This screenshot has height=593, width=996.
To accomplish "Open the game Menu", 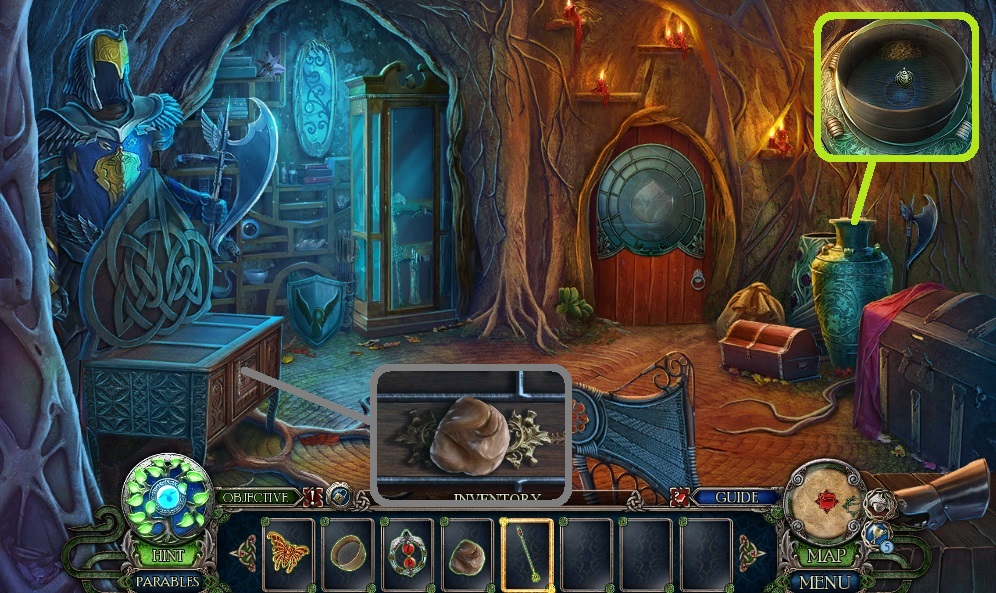I will point(826,581).
